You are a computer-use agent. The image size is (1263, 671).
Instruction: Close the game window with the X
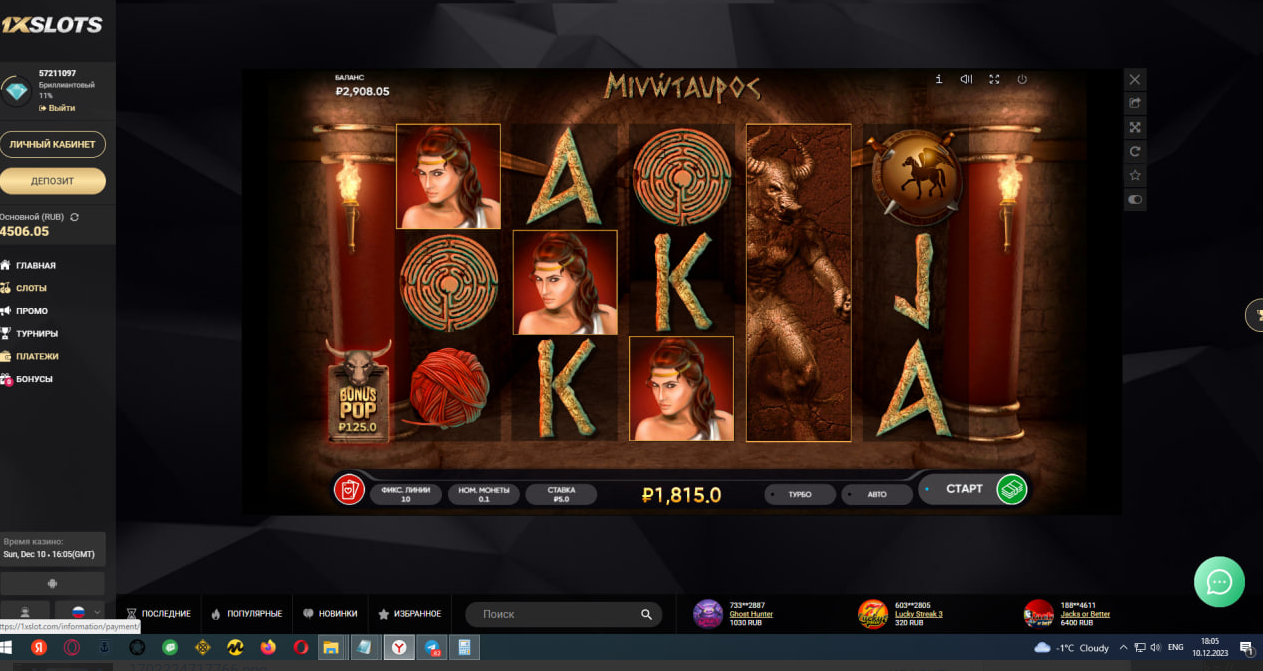1134,79
